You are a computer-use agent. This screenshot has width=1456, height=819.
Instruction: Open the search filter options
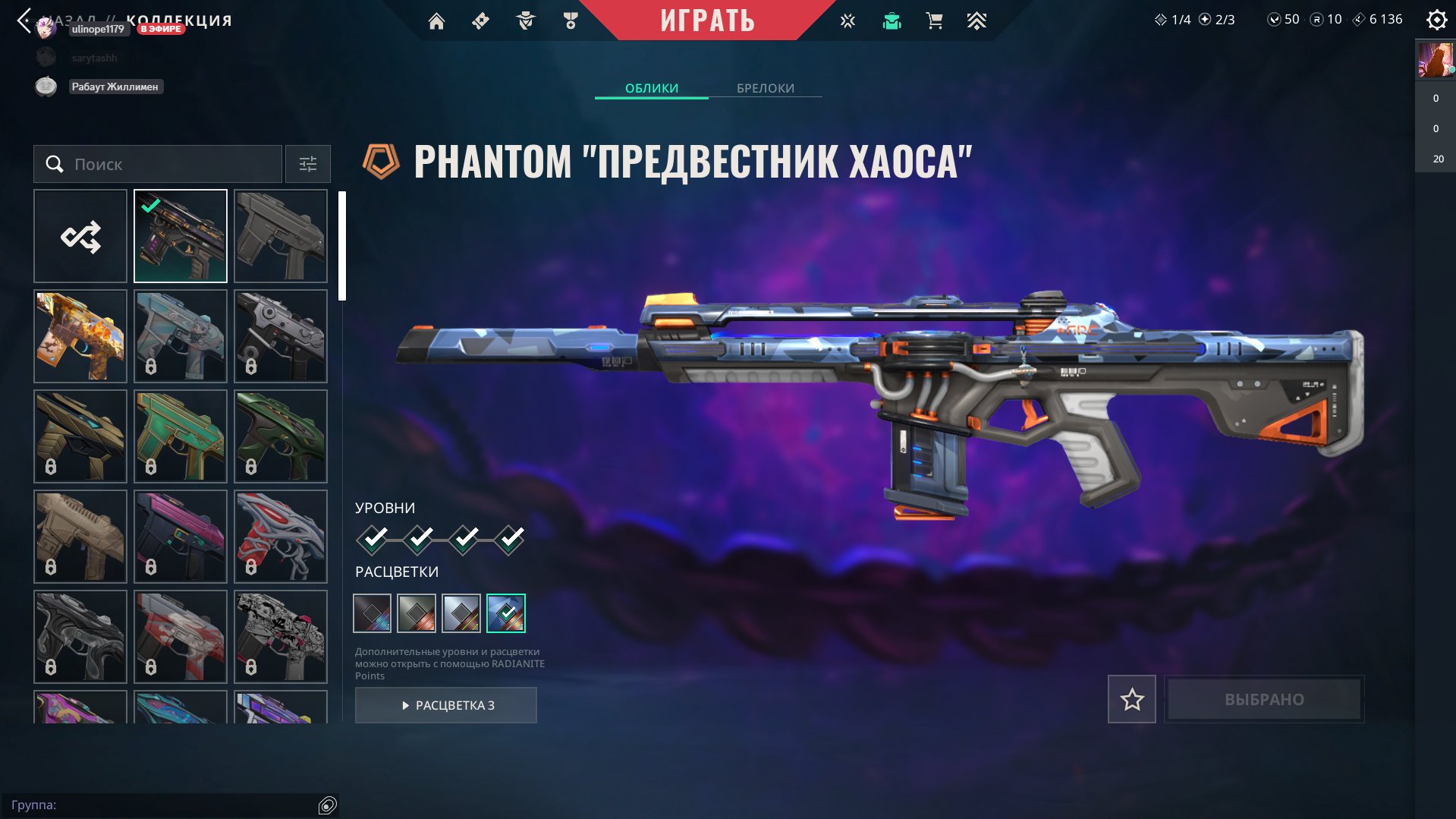[307, 164]
